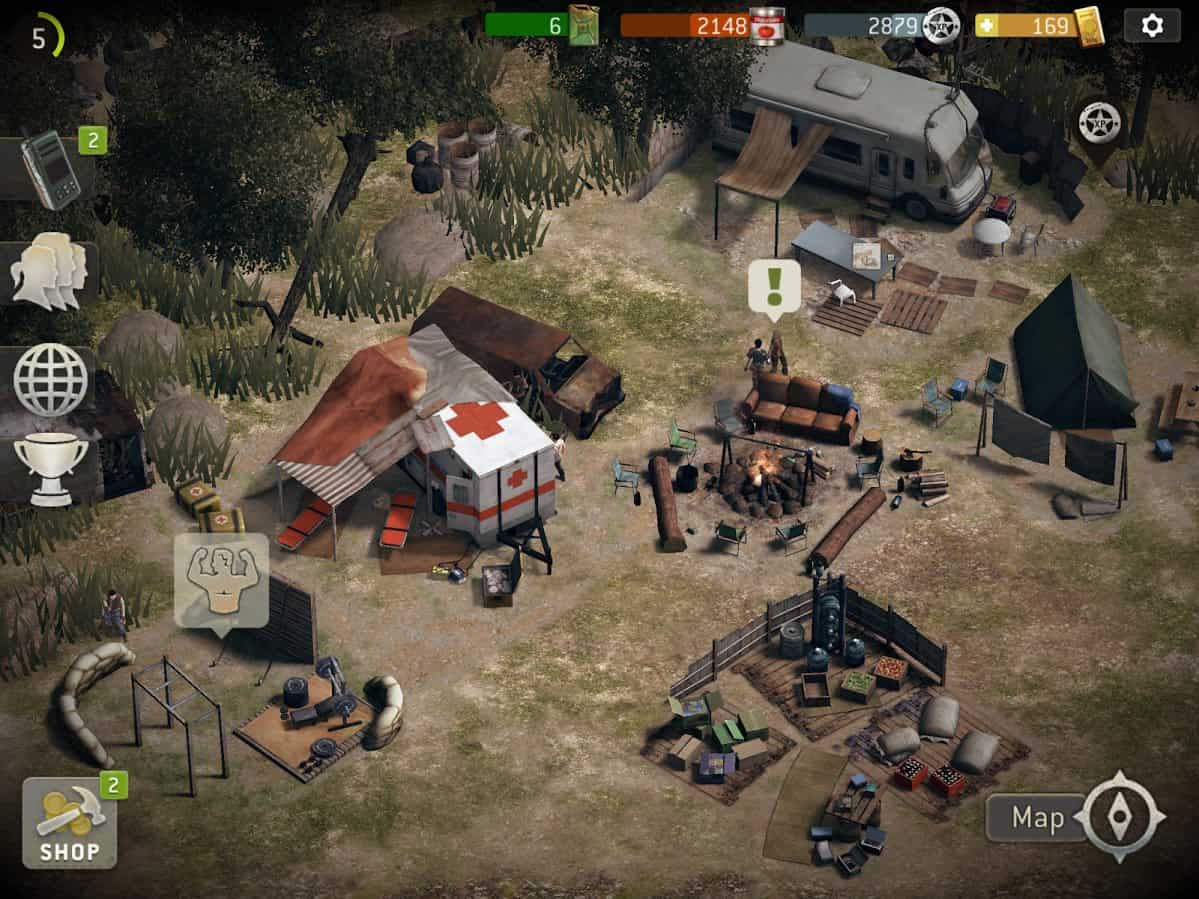Open the radio walkie-talkie panel
Screen dimensions: 1199x899
tap(52, 171)
